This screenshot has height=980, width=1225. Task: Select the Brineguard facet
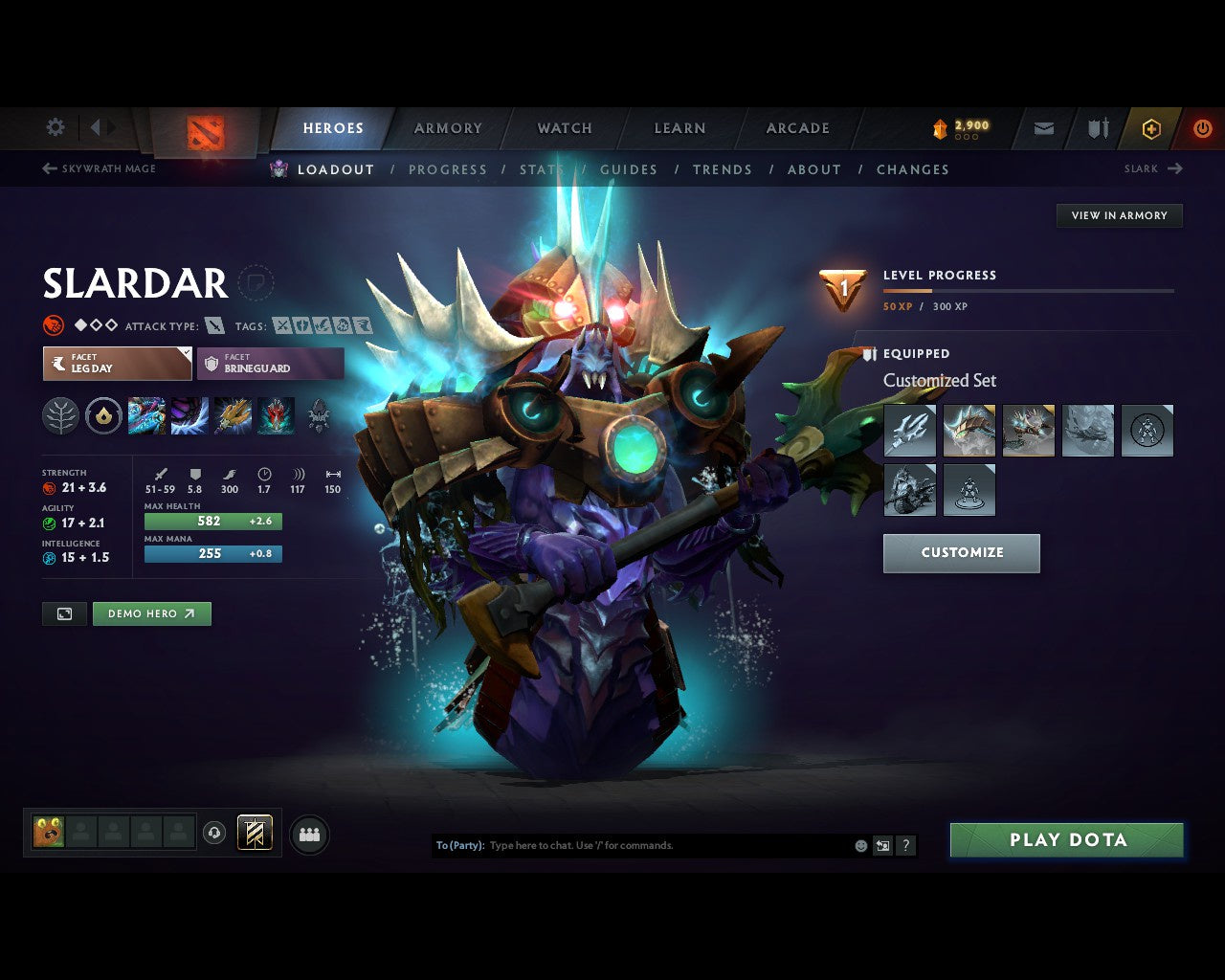(x=270, y=364)
